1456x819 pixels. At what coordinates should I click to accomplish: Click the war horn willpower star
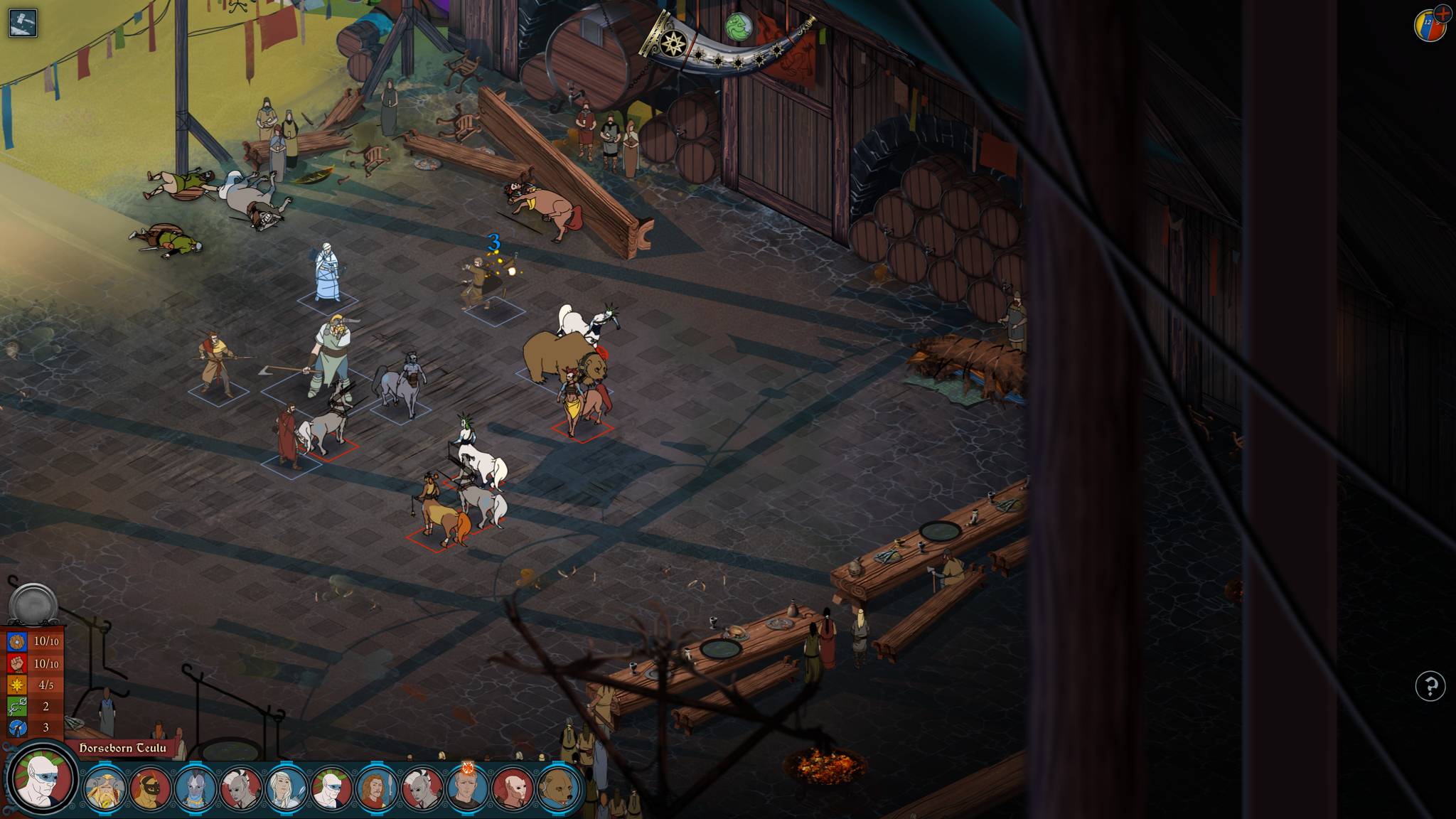tap(672, 44)
